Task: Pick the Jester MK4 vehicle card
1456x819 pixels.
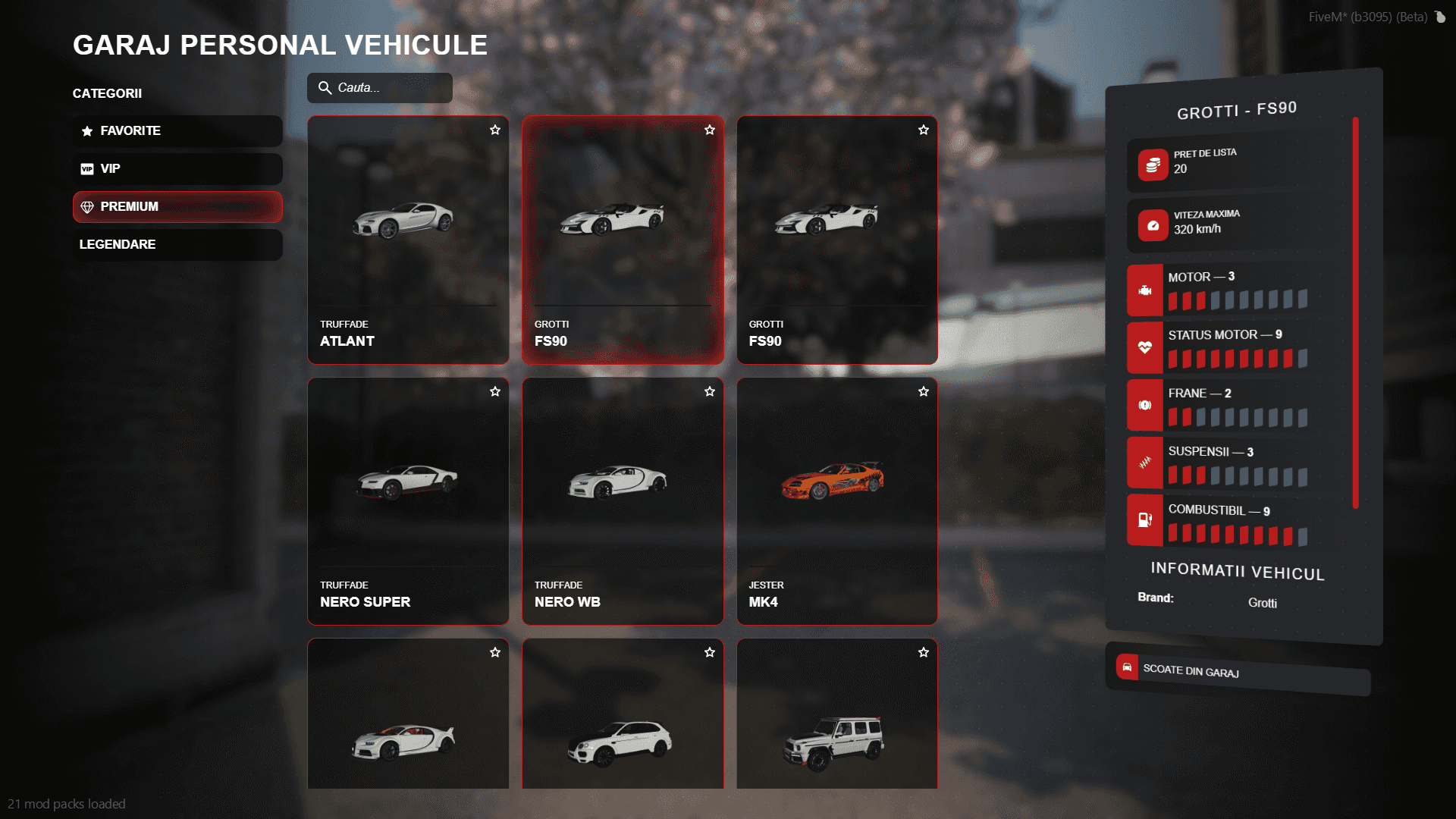Action: point(837,501)
